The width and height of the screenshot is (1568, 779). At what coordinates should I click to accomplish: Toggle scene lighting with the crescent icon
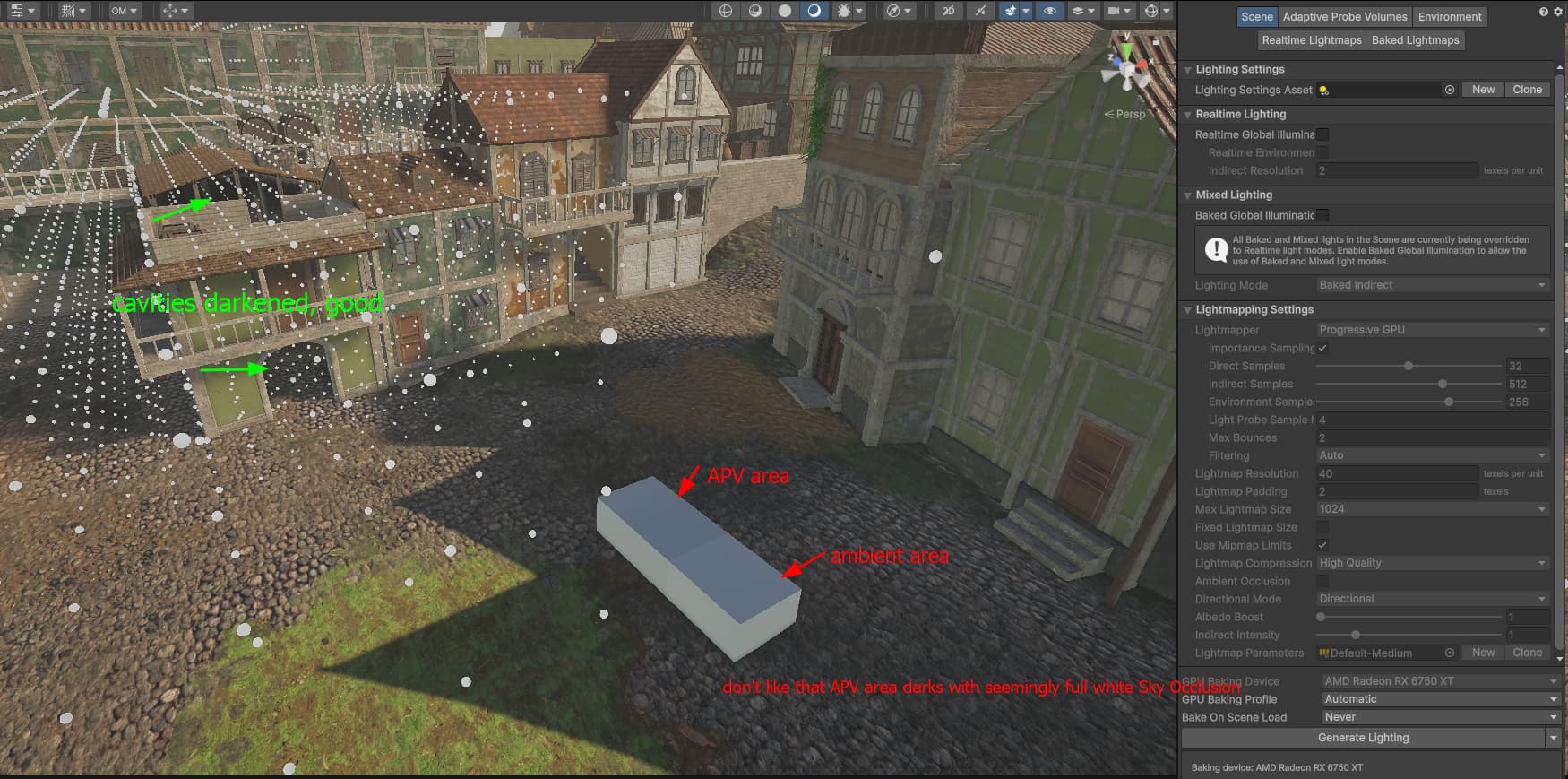click(x=814, y=12)
